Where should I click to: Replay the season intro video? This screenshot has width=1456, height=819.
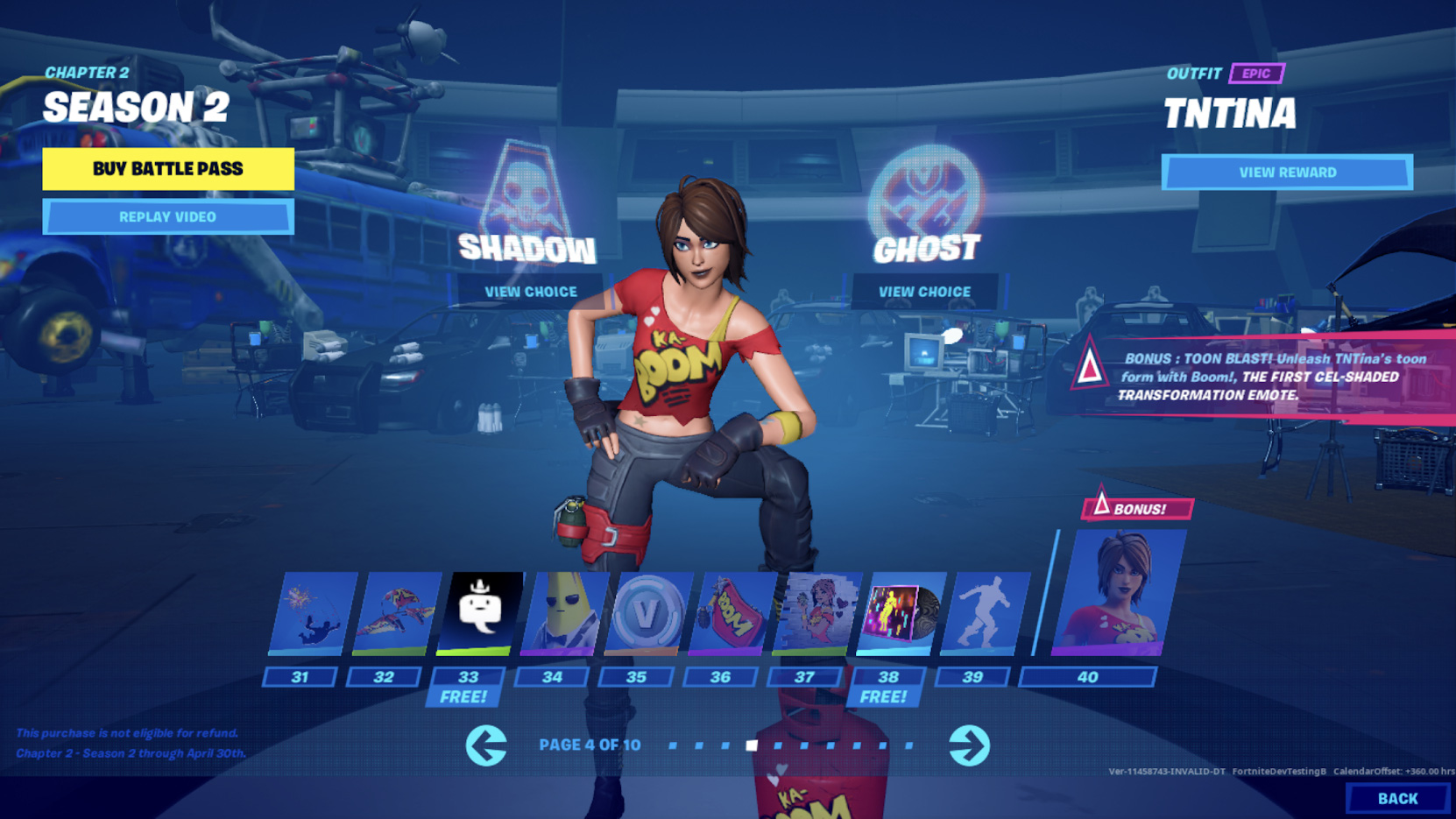tap(166, 216)
